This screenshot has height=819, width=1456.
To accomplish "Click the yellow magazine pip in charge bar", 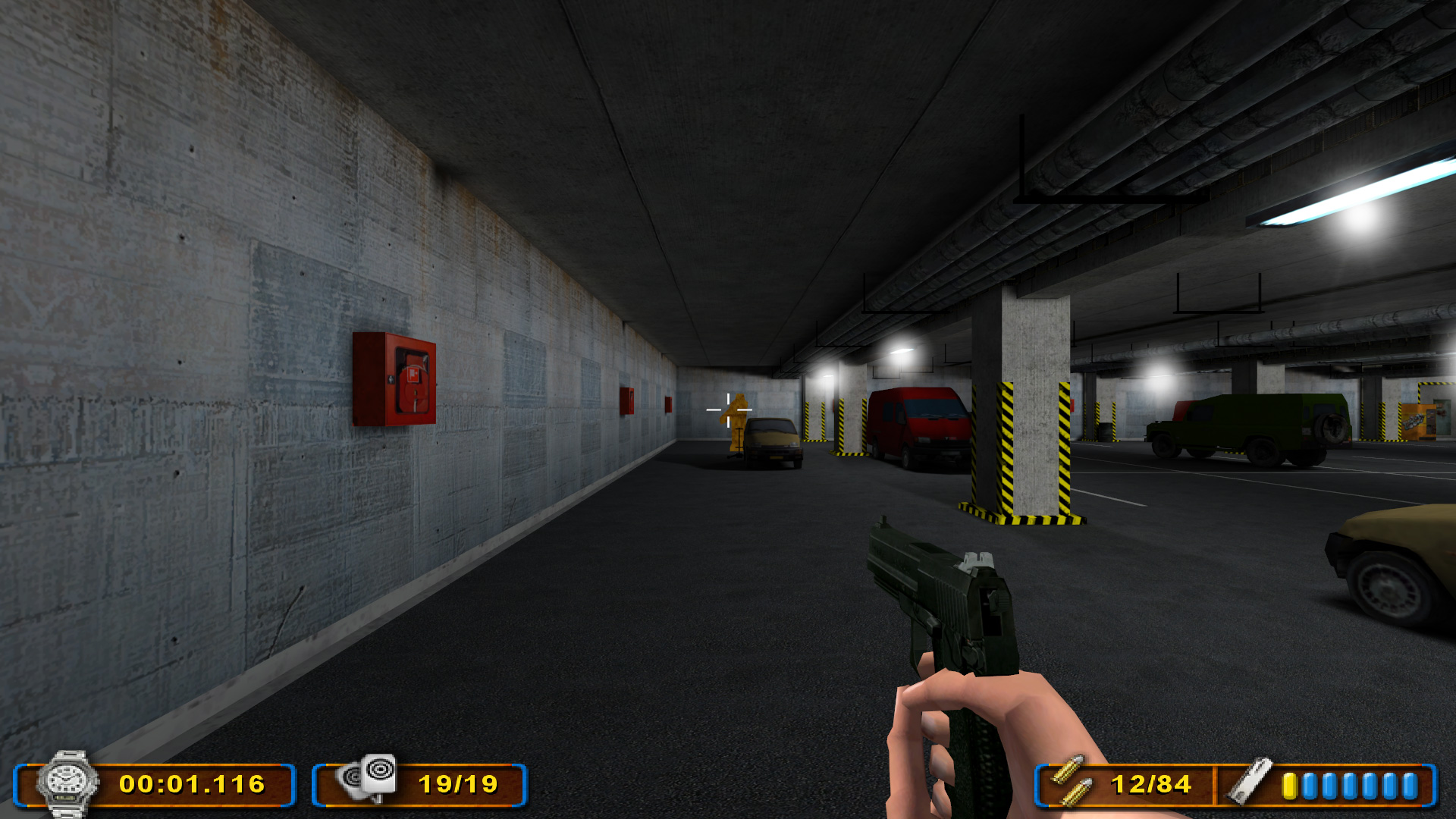I will click(x=1289, y=785).
